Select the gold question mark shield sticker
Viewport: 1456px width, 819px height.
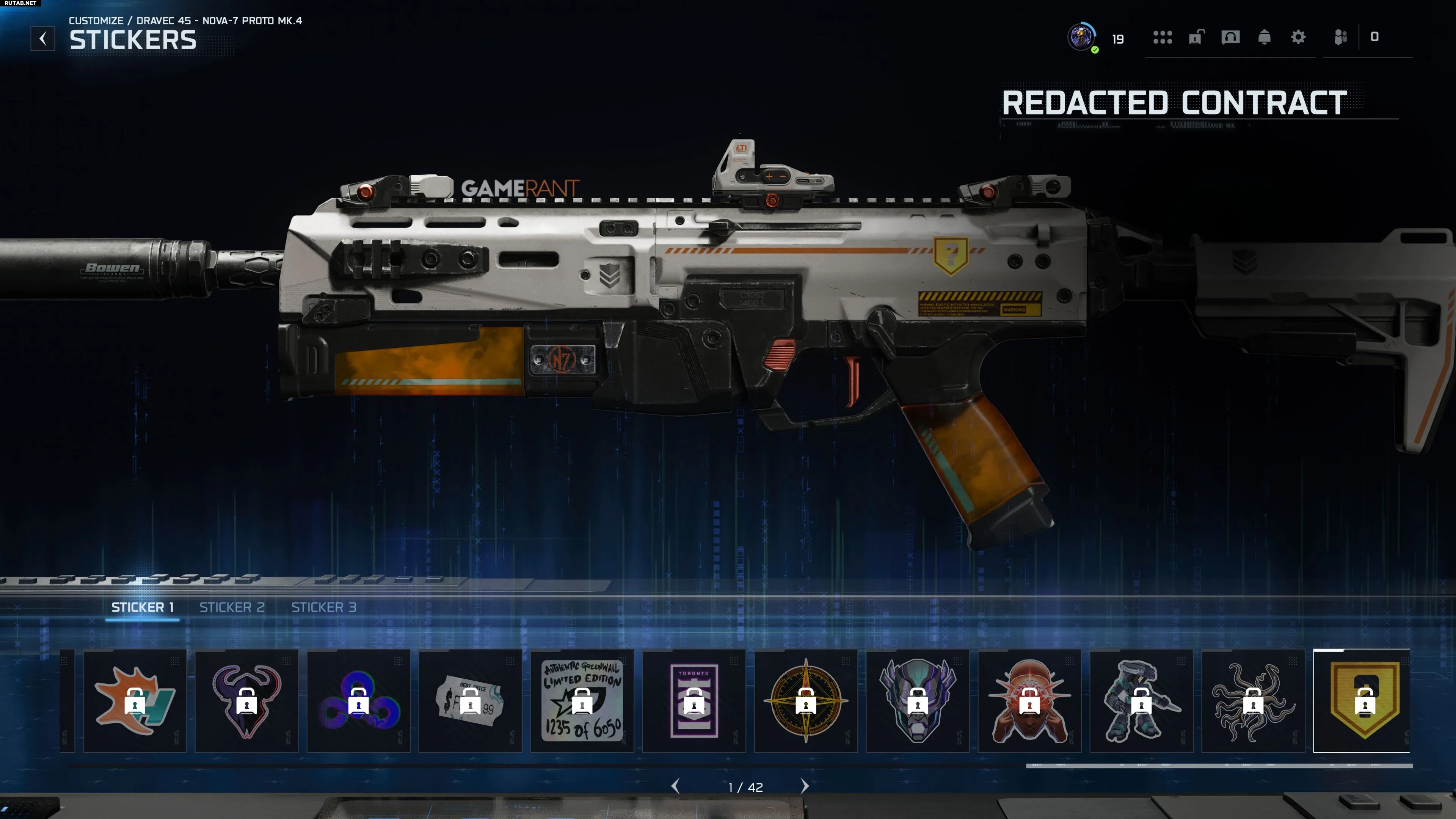coord(1363,701)
